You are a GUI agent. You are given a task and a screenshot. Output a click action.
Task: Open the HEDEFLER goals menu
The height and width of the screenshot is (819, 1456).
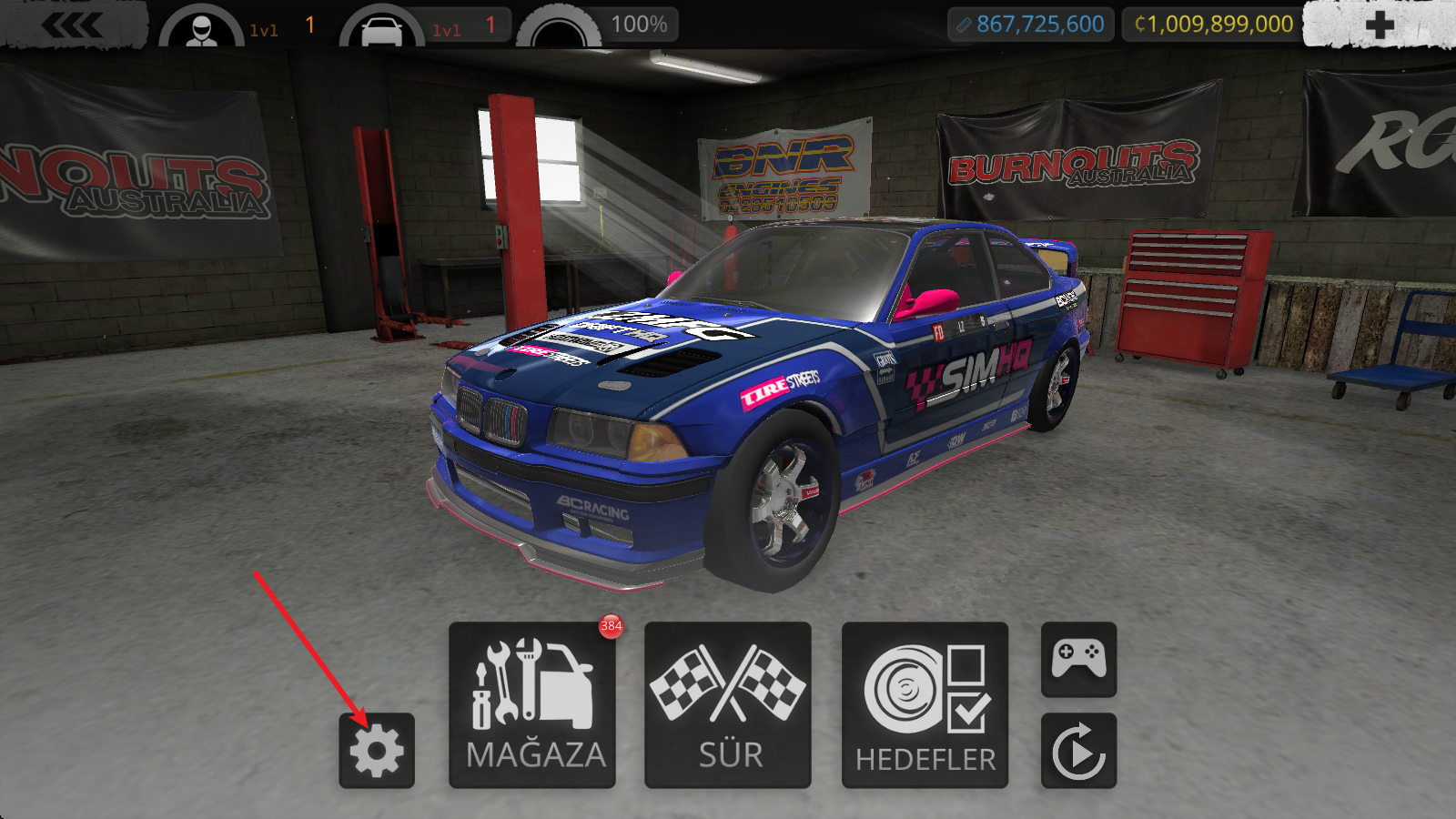[925, 705]
